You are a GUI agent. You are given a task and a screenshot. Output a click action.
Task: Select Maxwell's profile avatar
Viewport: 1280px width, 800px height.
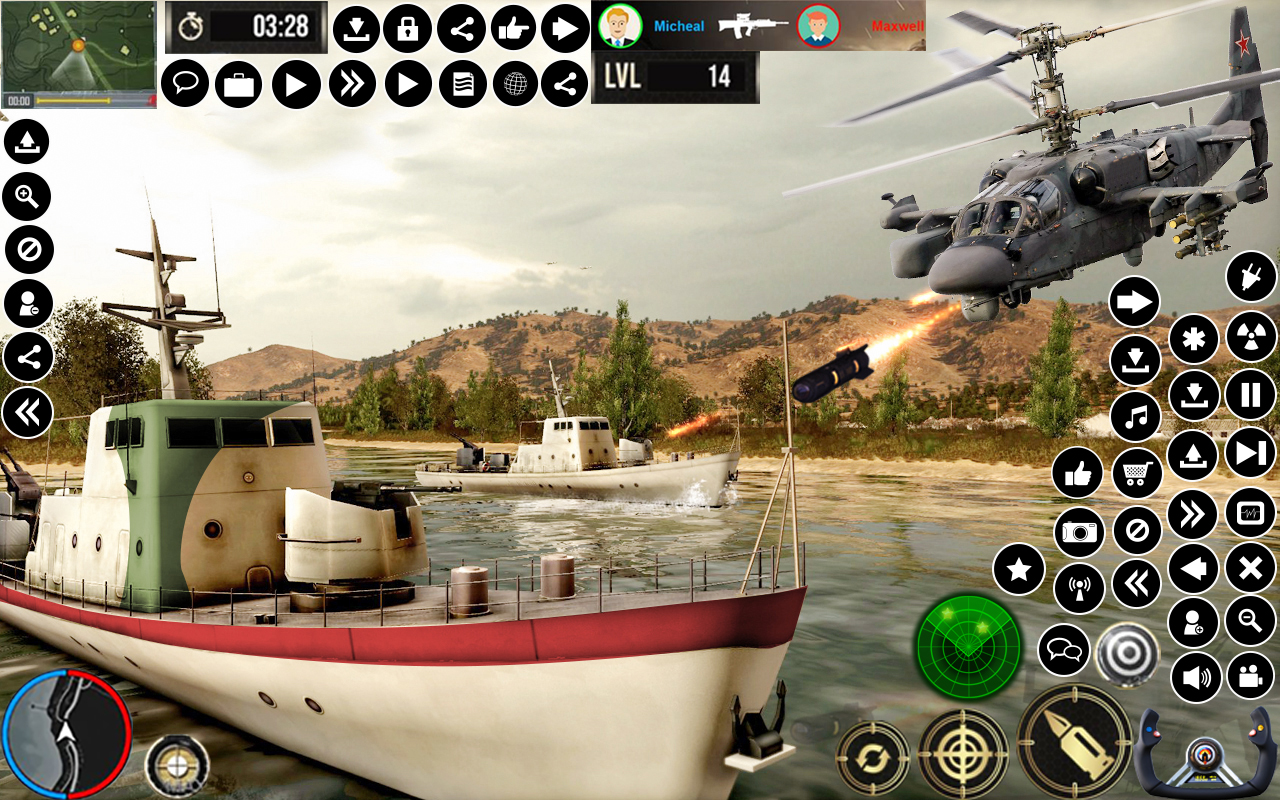point(818,25)
